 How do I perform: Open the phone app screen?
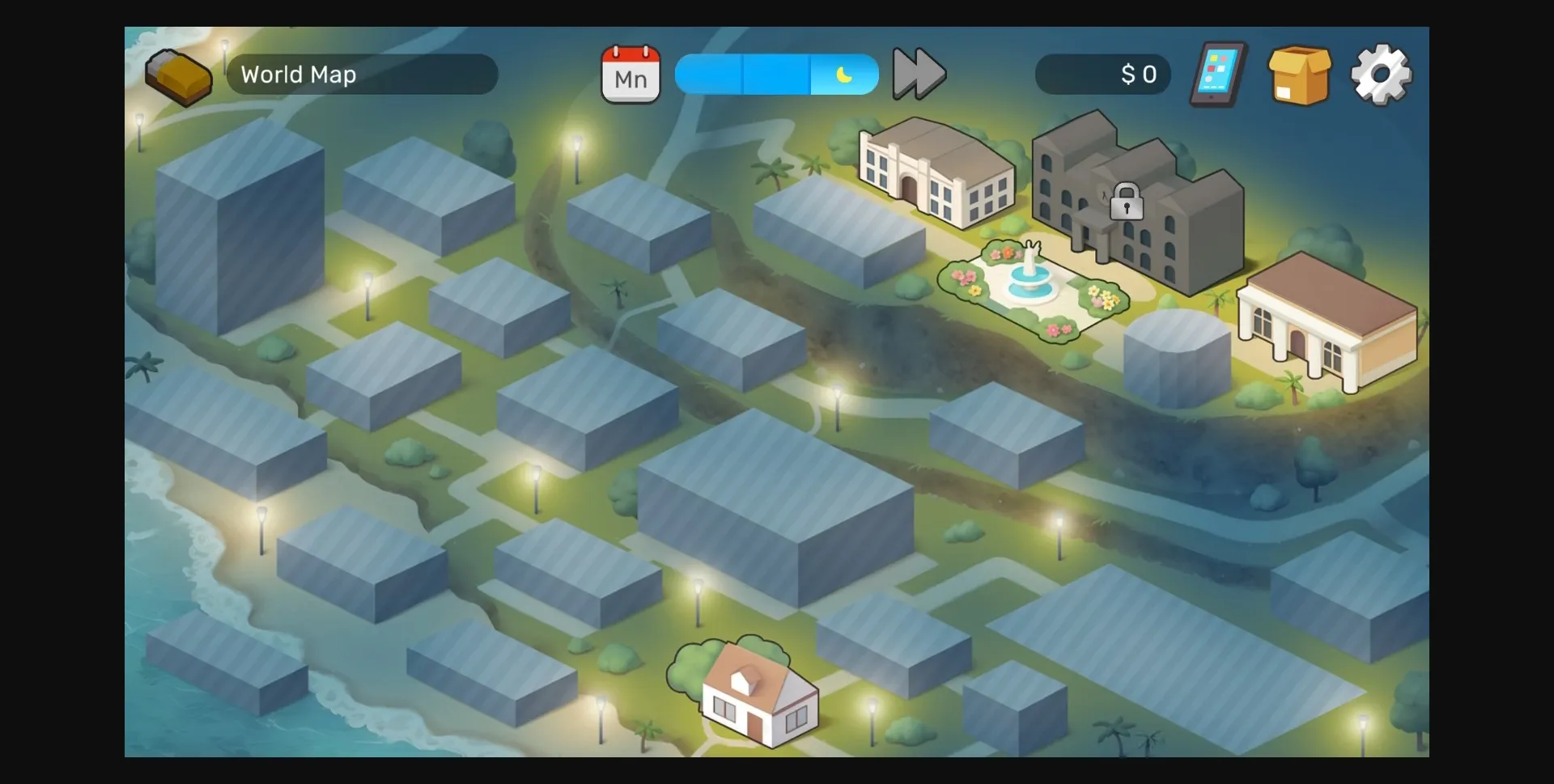pos(1216,74)
